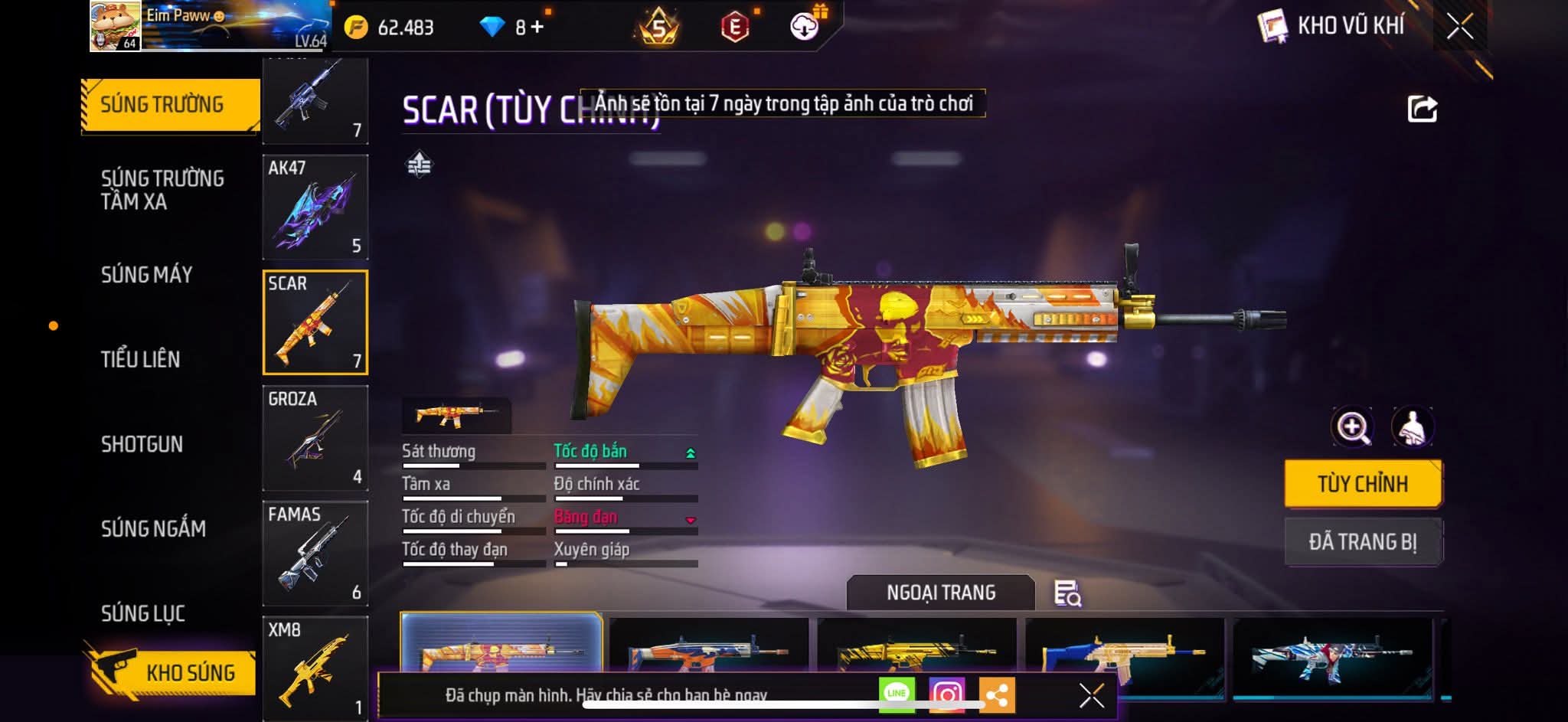This screenshot has width=1568, height=722.
Task: Click the Đã Trang Bị equipped button
Action: pos(1363,542)
